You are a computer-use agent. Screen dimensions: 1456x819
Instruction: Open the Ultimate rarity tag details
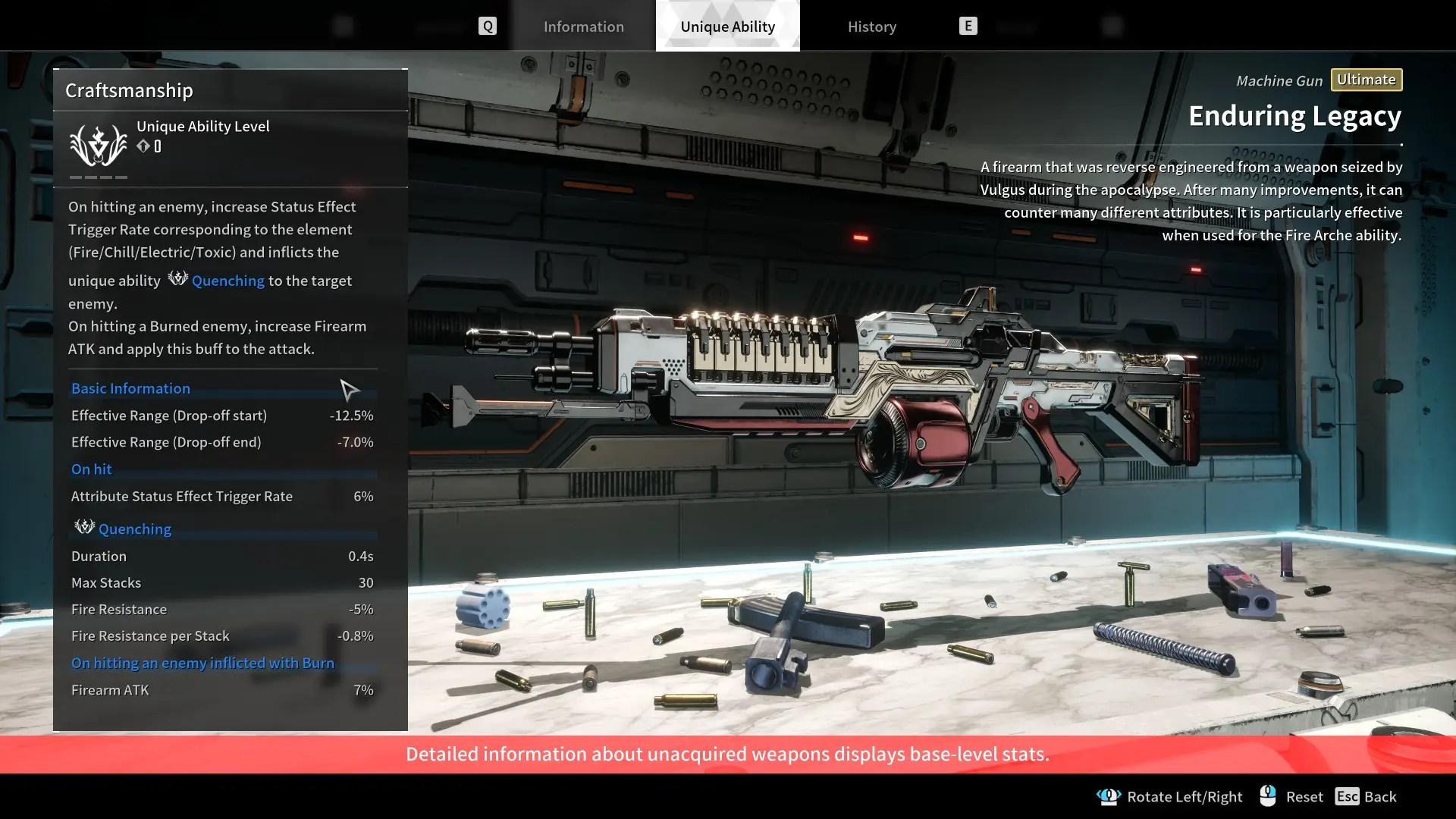click(x=1366, y=80)
